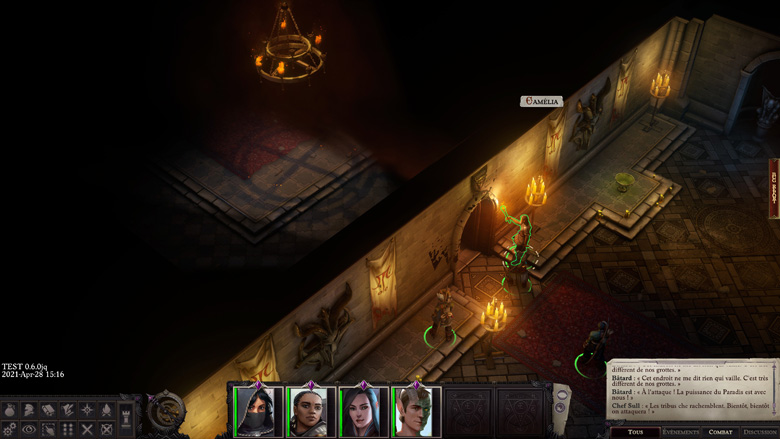Show the Combat log tab

coord(720,432)
